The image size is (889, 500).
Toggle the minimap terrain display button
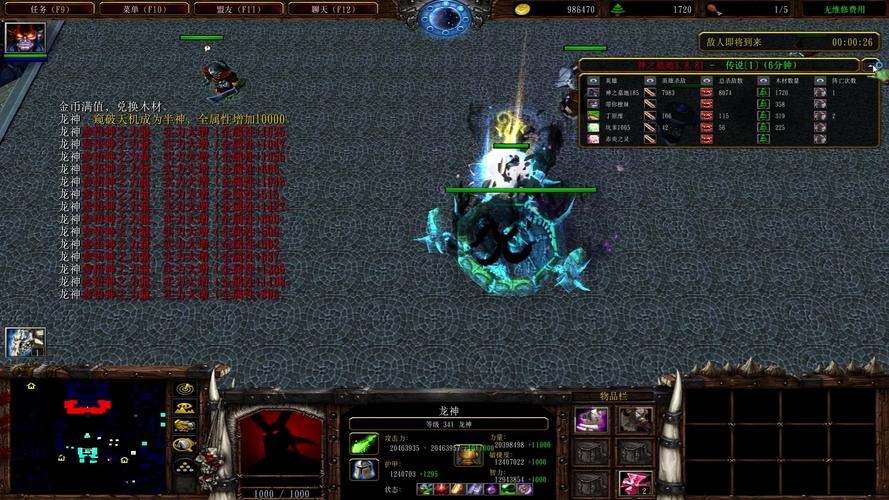coord(184,408)
